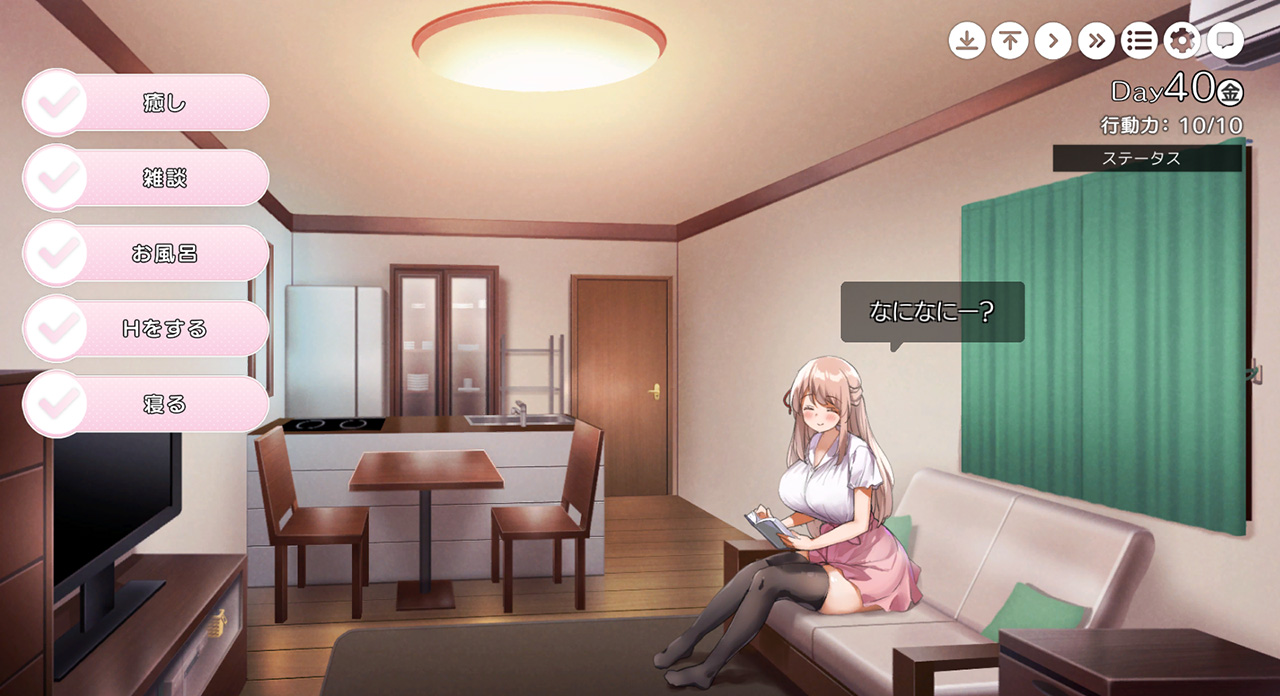The image size is (1280, 696).
Task: Click the save icon with down arrow
Action: pos(967,41)
